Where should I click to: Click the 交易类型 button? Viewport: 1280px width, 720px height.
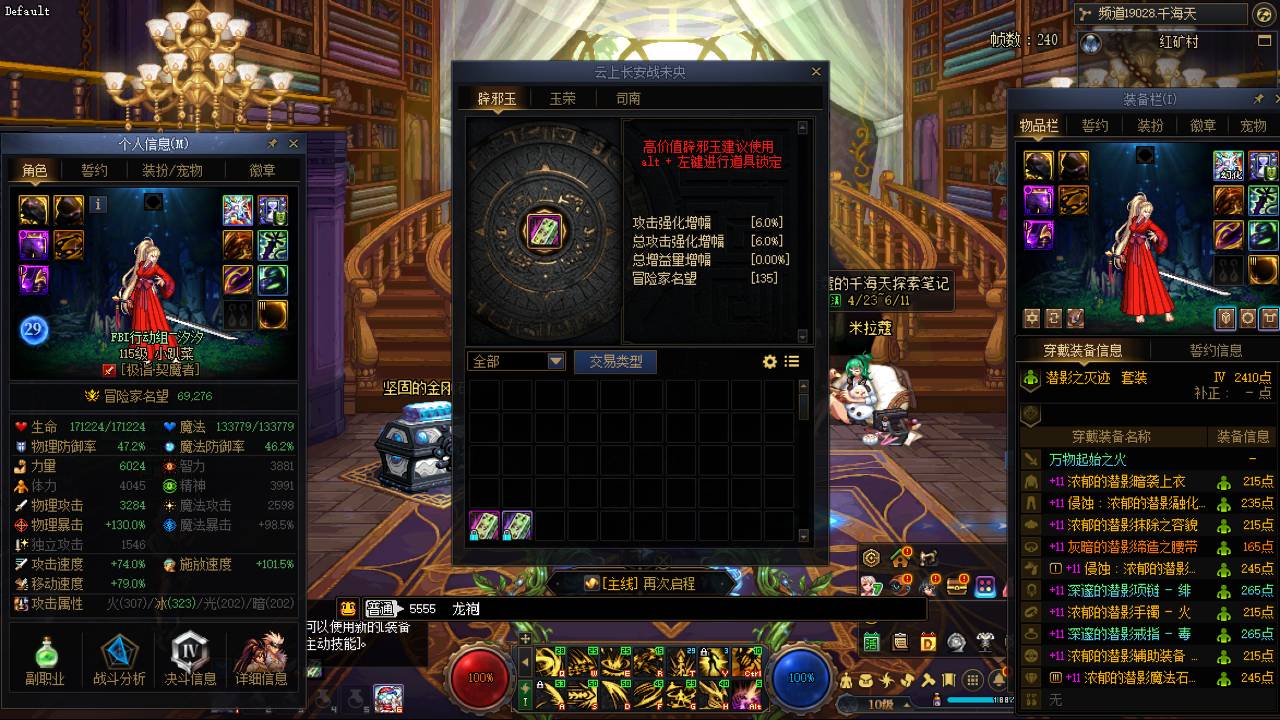615,361
